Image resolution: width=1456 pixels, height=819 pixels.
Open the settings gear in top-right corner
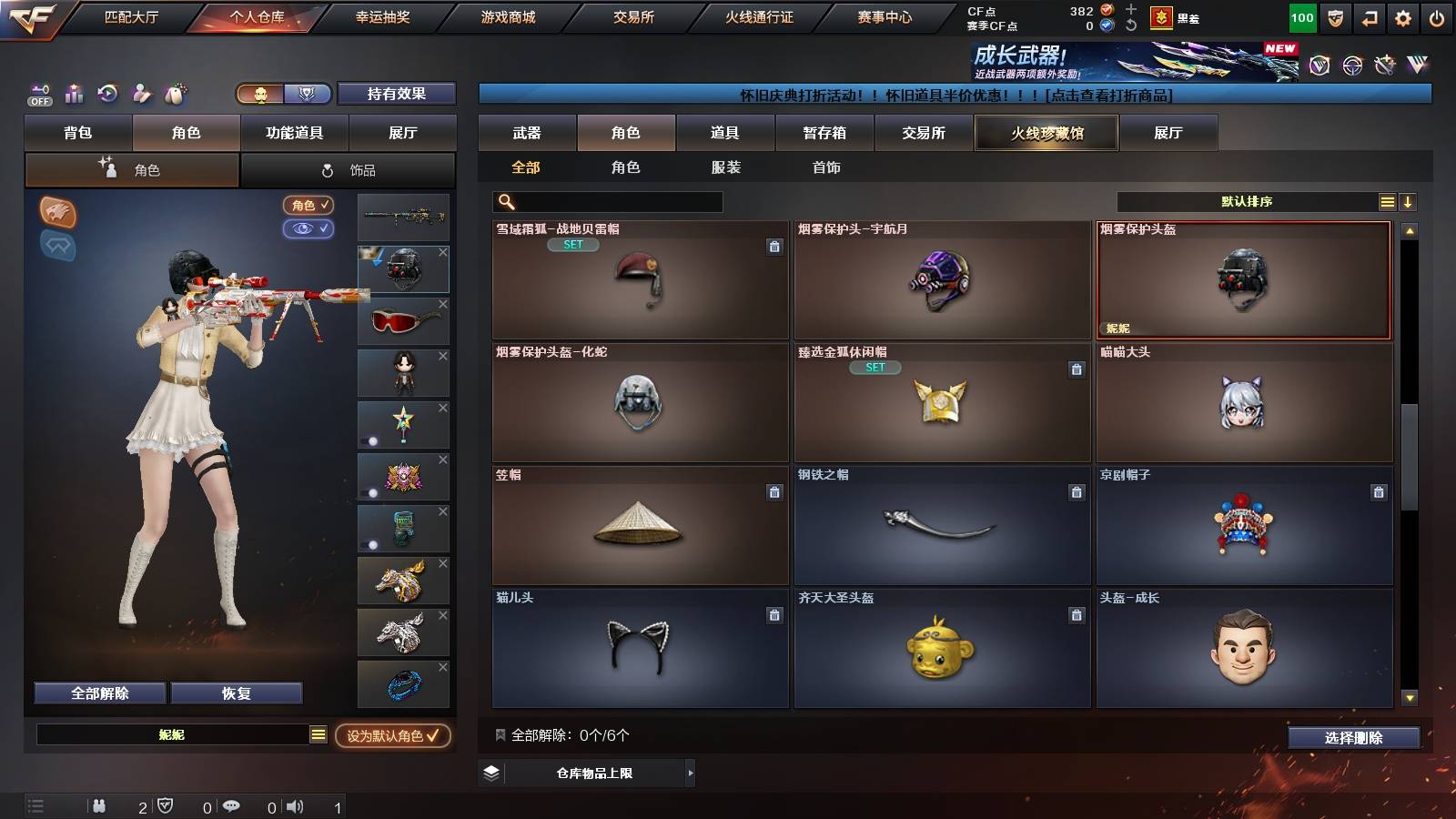[1402, 15]
